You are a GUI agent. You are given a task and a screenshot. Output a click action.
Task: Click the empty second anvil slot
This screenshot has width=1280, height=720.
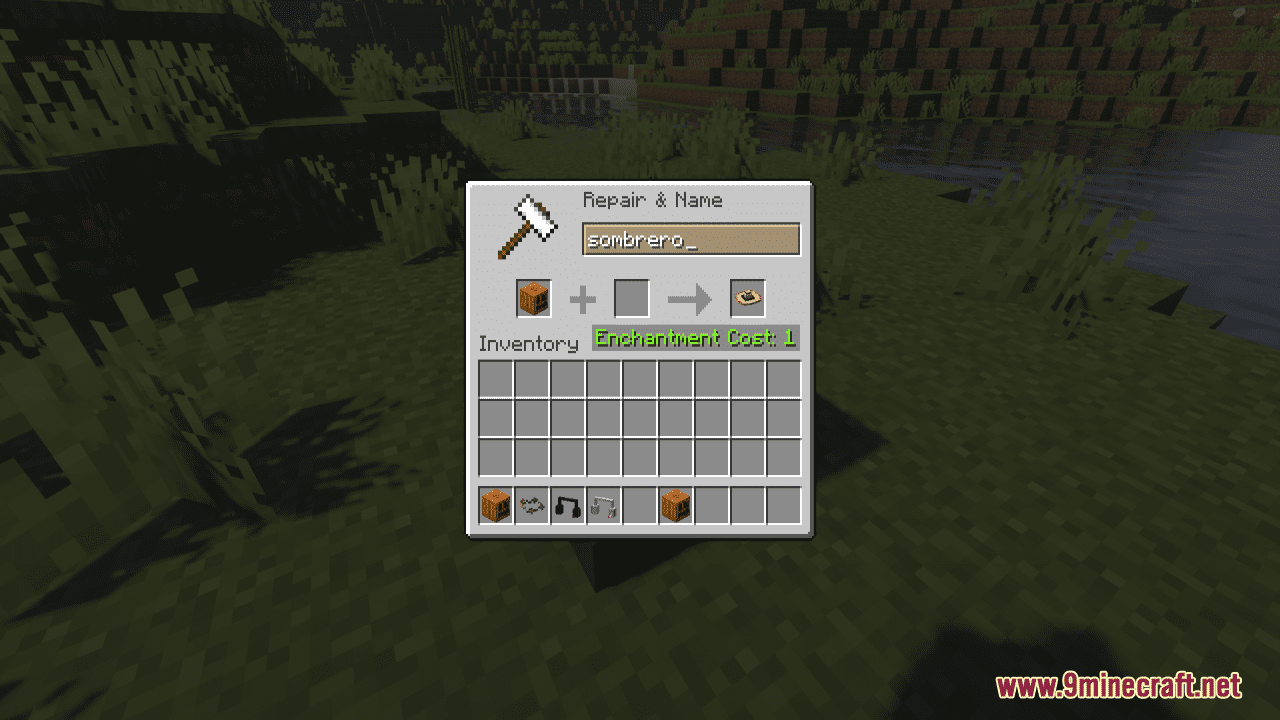coord(633,298)
